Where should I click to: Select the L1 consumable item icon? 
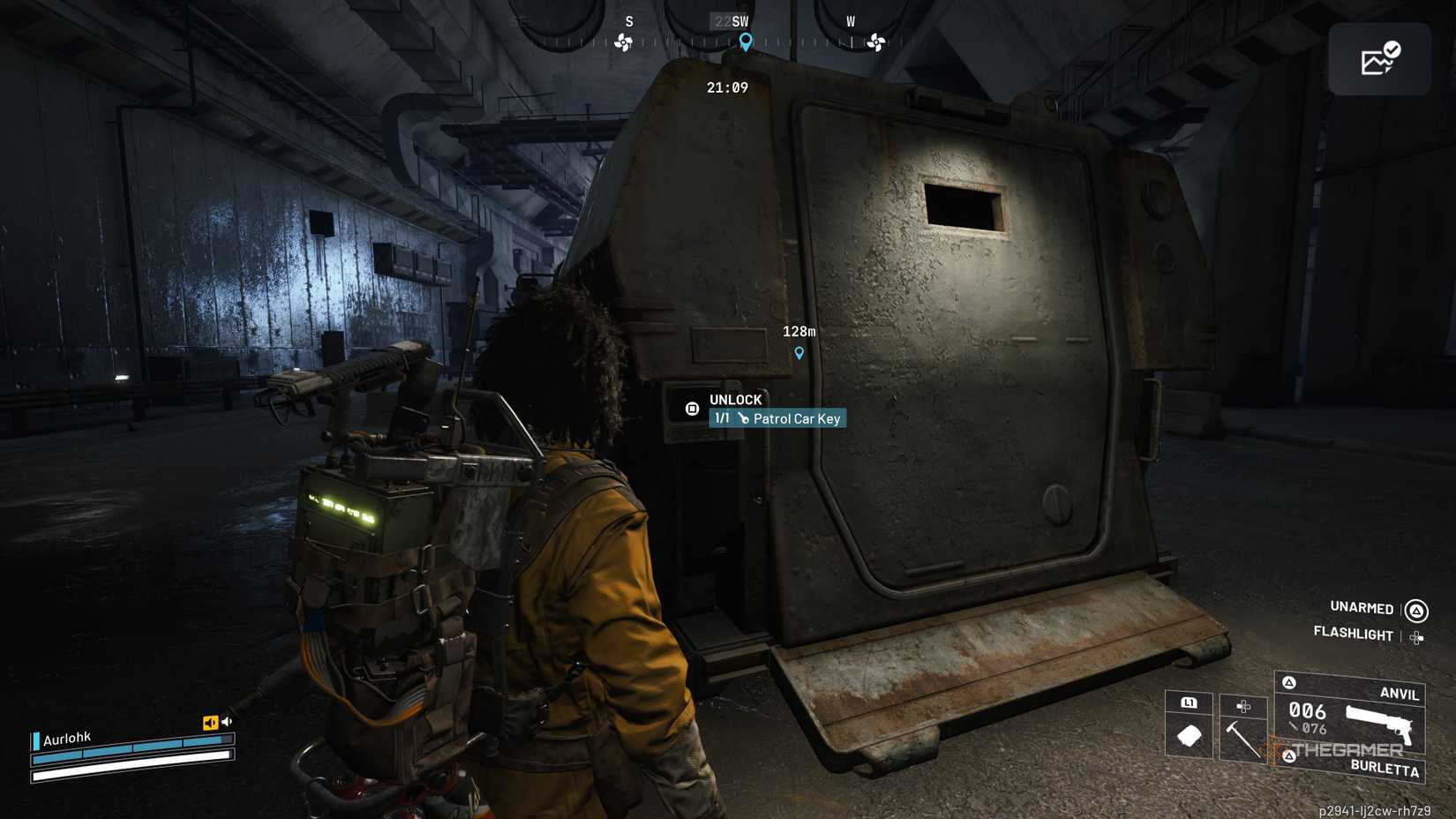[x=1190, y=734]
